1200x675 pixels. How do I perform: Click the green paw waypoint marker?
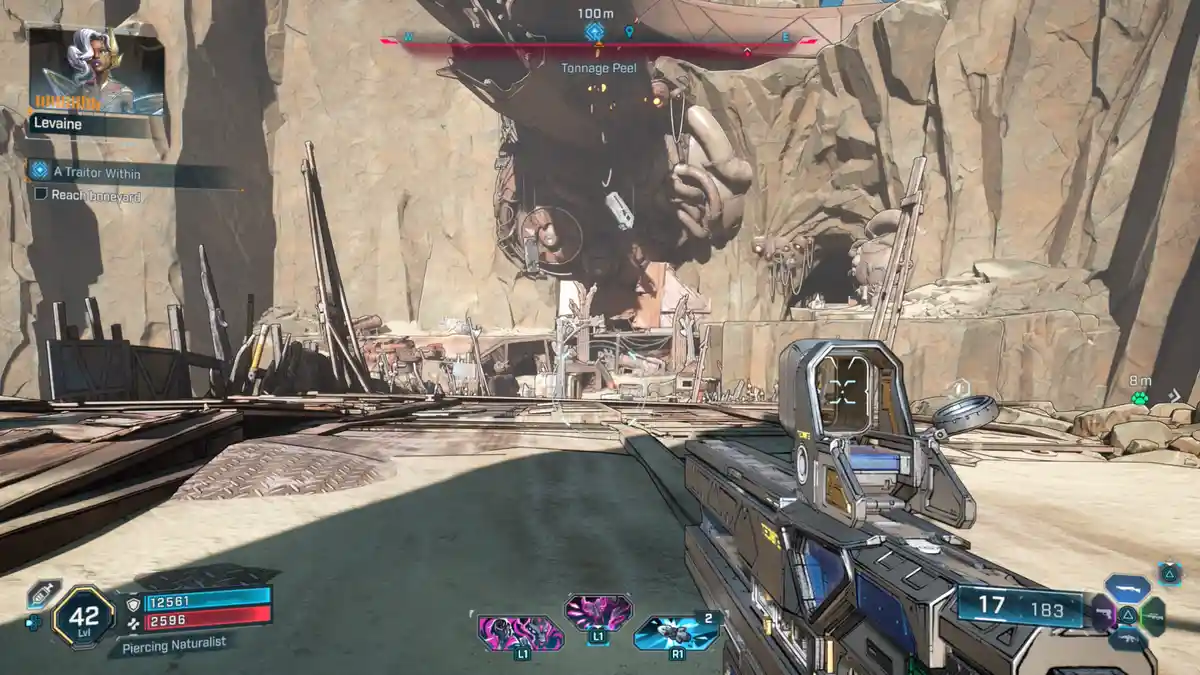click(1139, 398)
